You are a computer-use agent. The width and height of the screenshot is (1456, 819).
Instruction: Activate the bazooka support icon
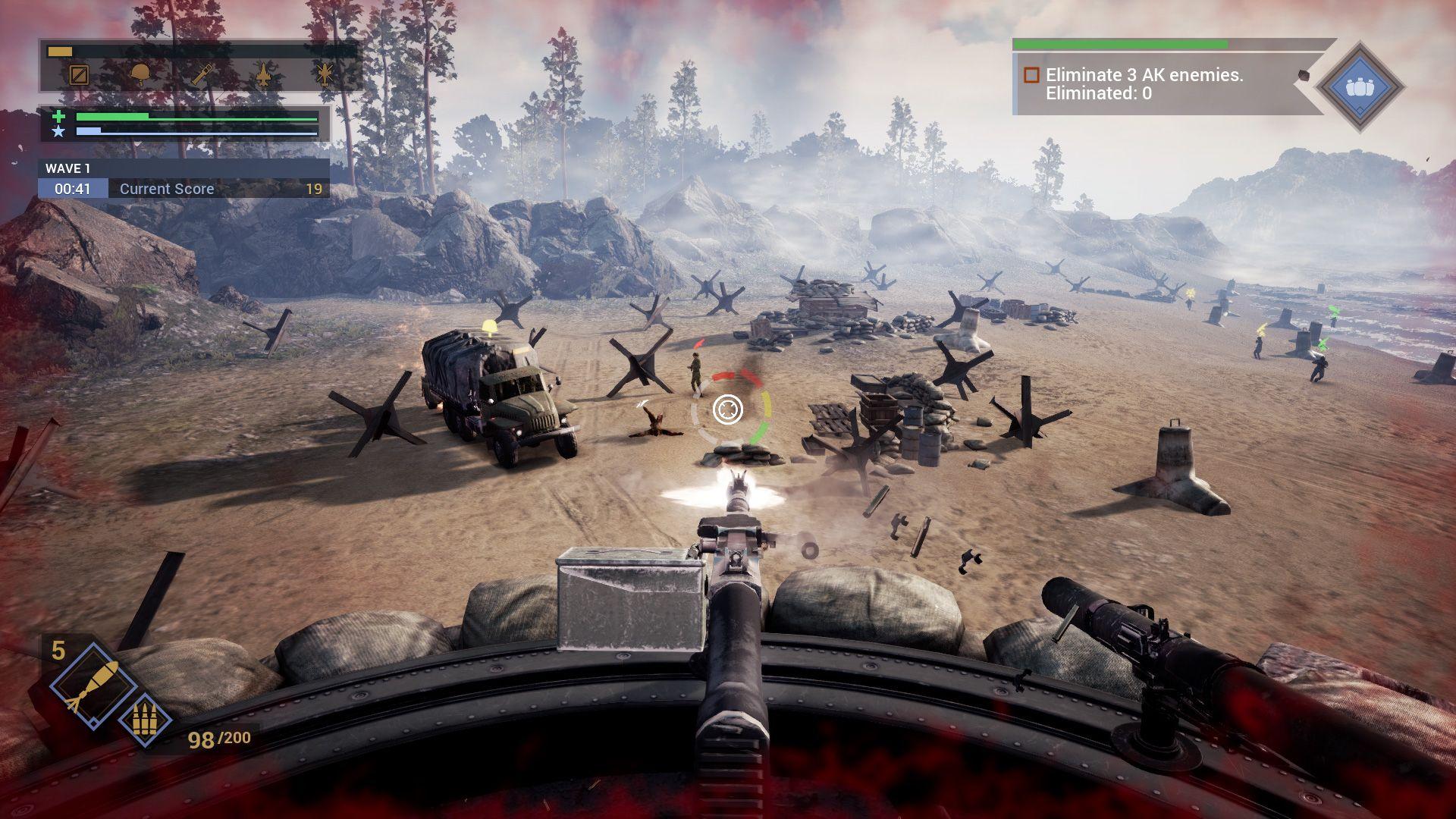pyautogui.click(x=202, y=75)
